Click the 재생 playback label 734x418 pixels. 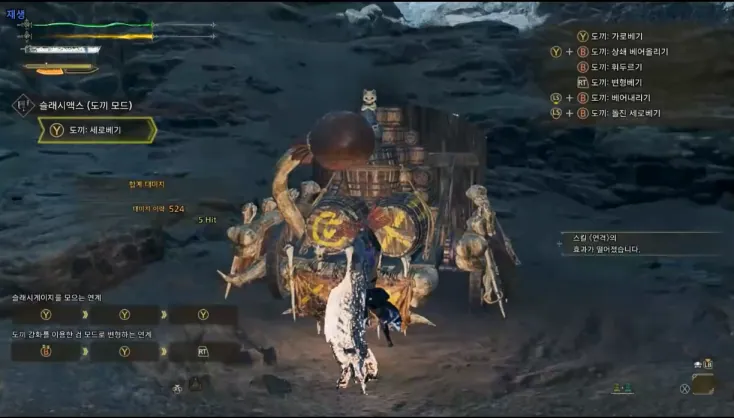coord(17,13)
